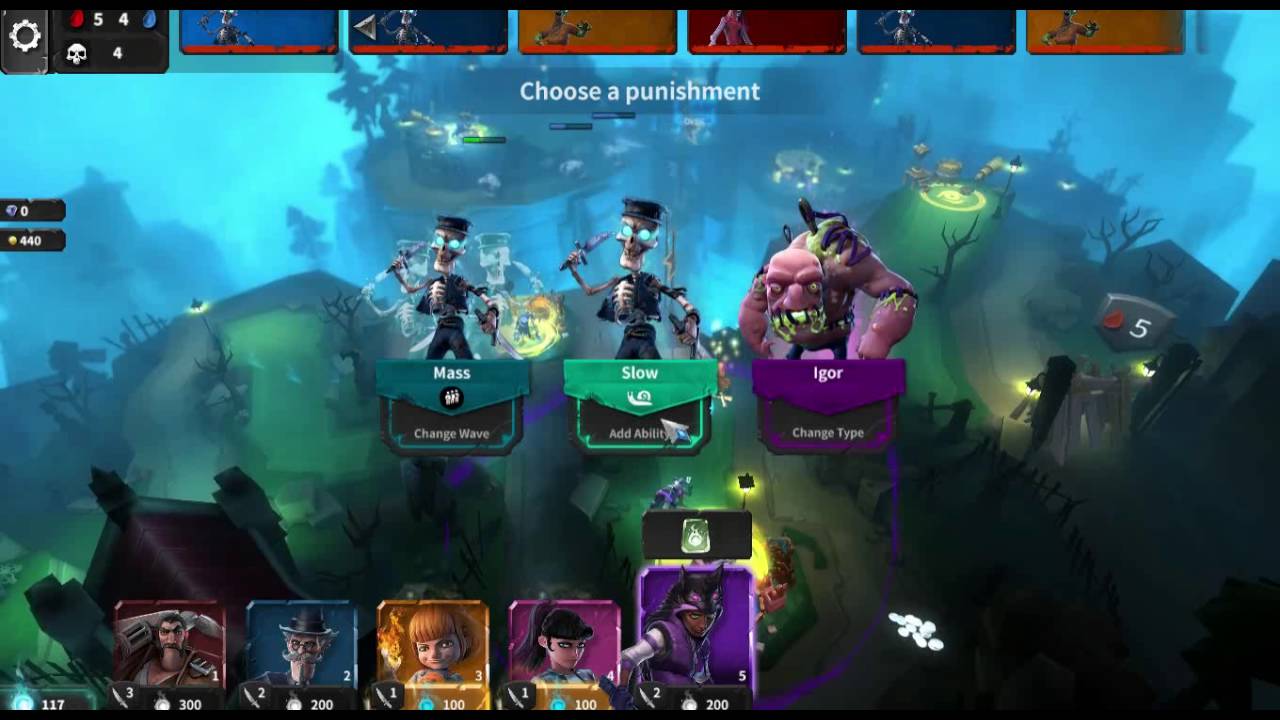1280x720 pixels.
Task: Open the settings gear menu
Action: [25, 37]
